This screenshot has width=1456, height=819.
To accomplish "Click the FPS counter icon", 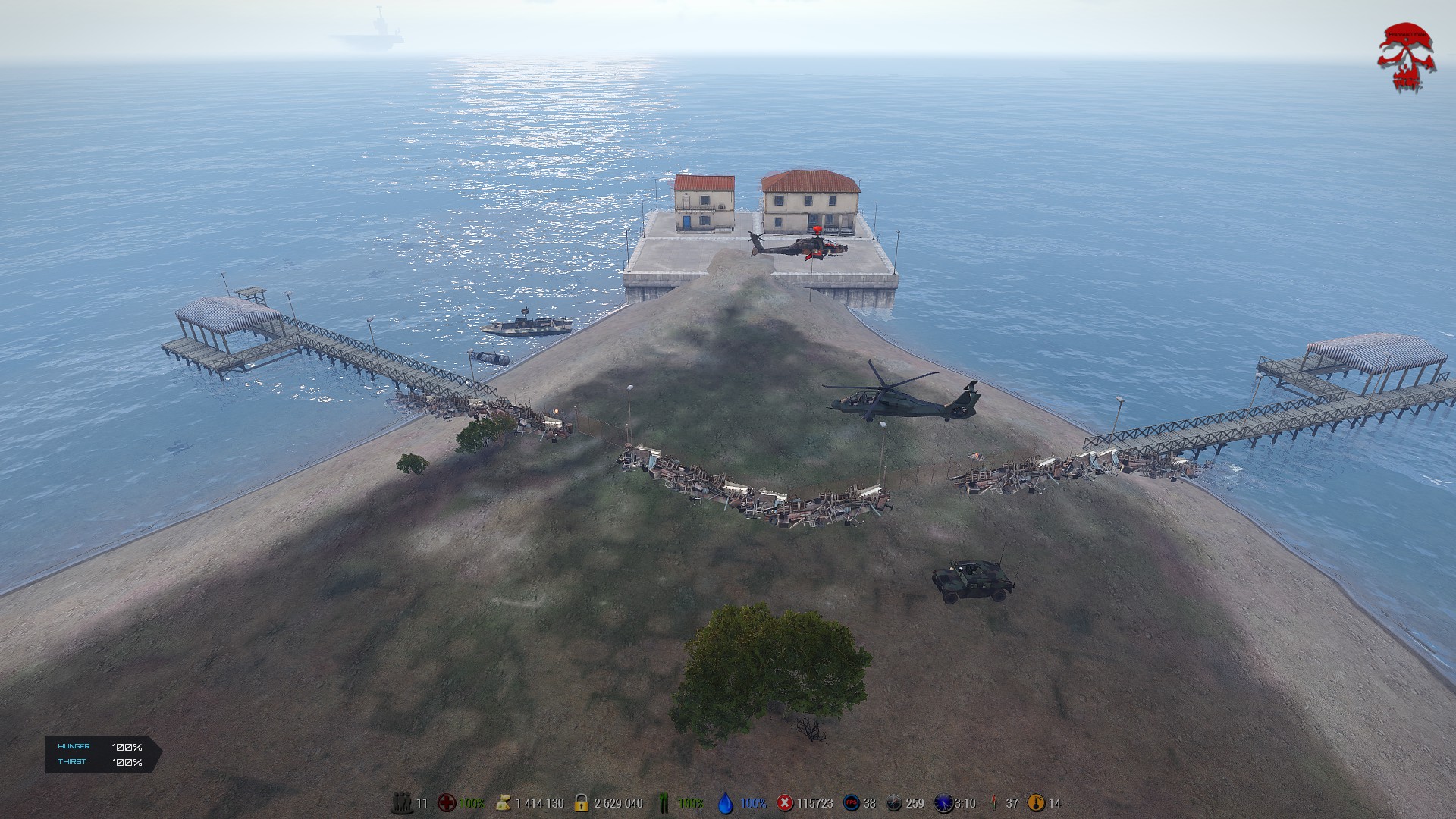I will [x=852, y=803].
